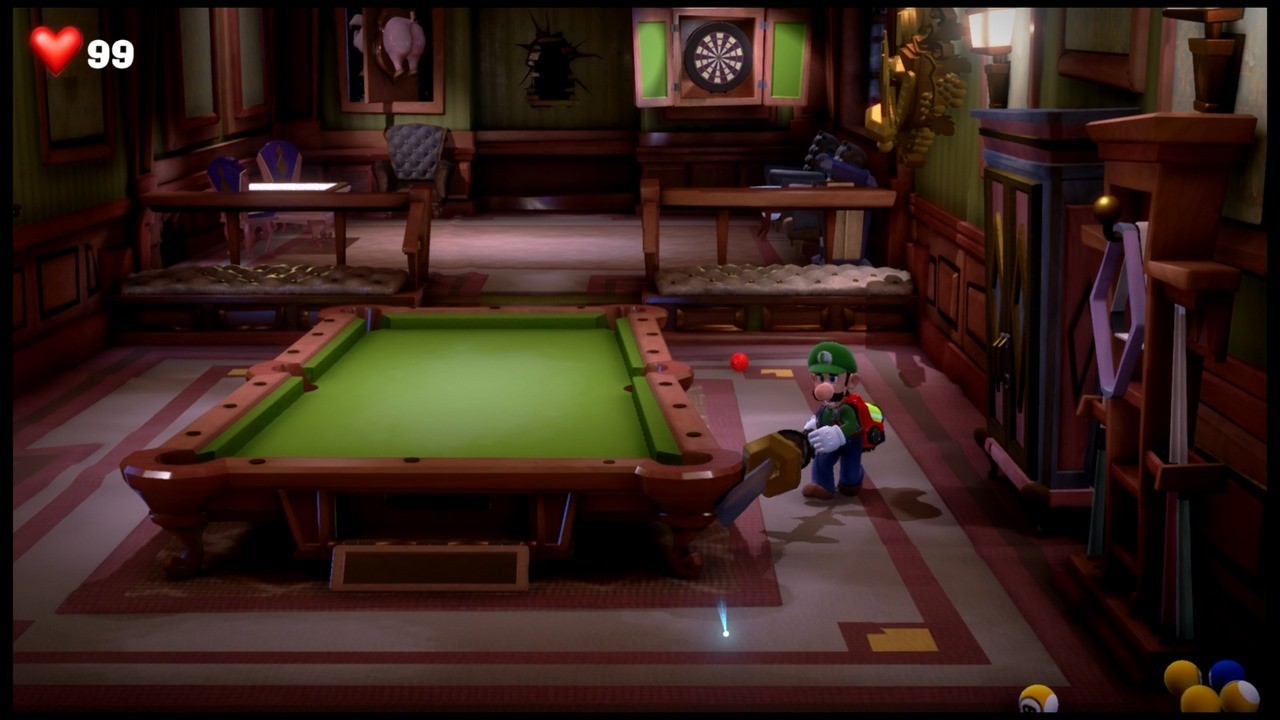Click the floating red ball near Luigi

point(739,362)
